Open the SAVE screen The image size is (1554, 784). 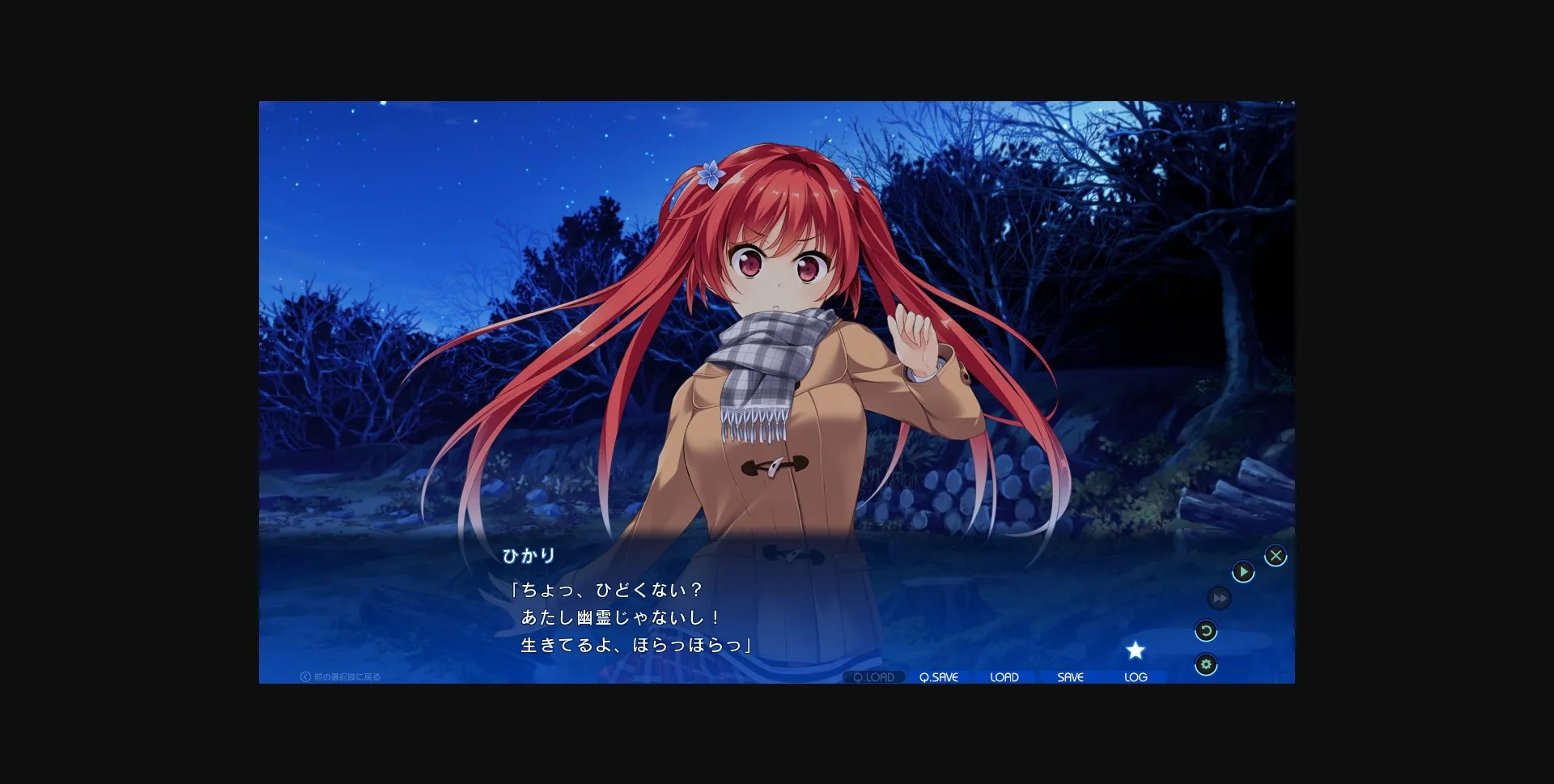[x=1070, y=677]
